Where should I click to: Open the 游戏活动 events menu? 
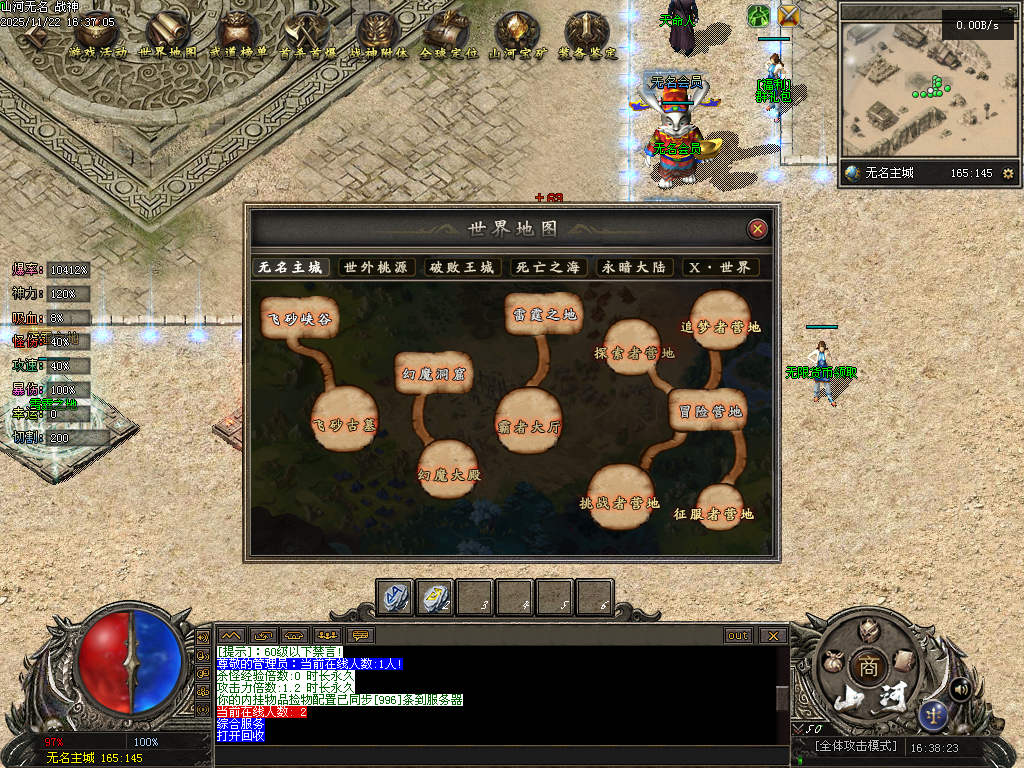98,35
